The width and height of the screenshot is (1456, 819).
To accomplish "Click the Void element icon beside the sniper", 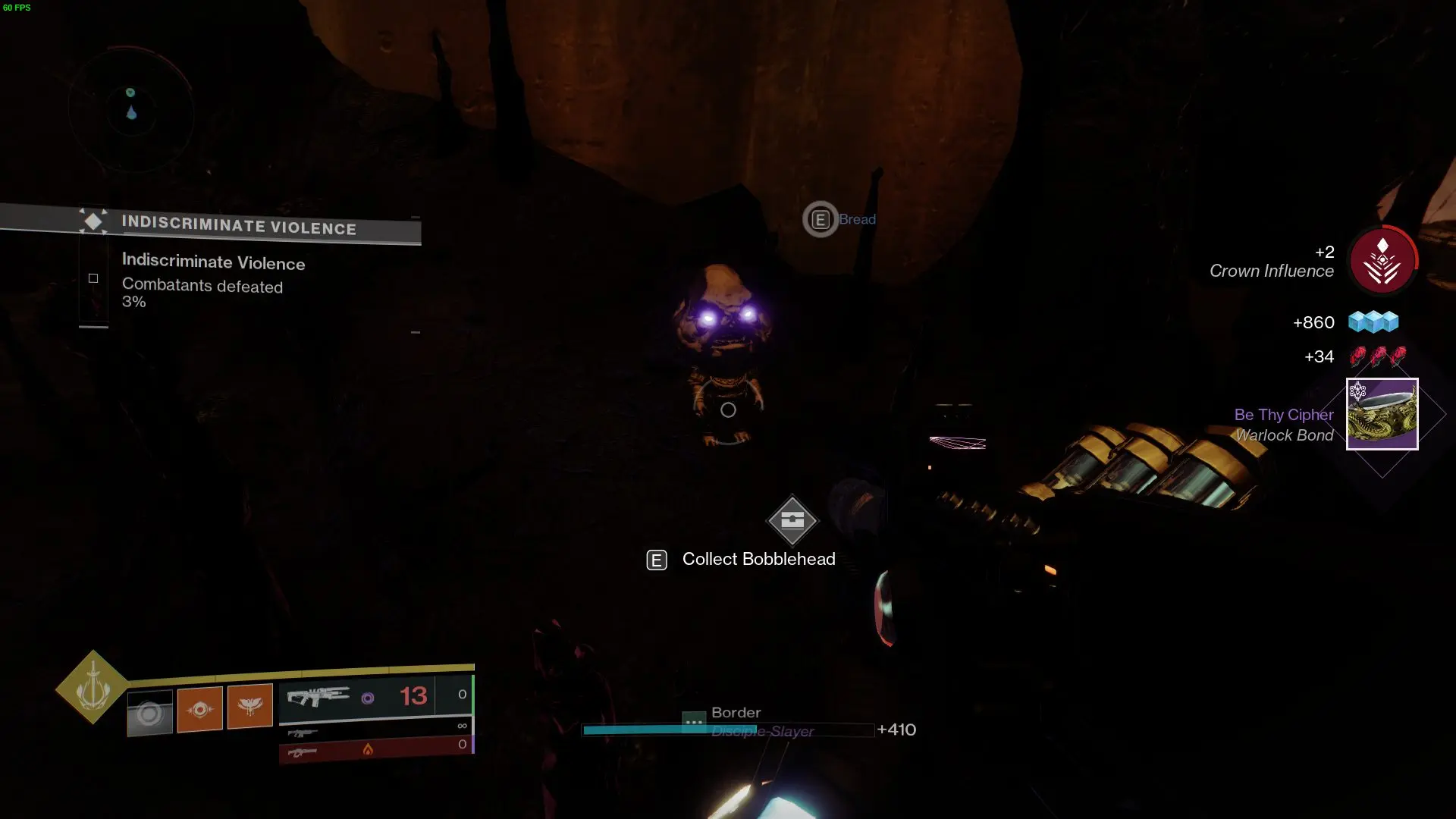I will point(369,697).
